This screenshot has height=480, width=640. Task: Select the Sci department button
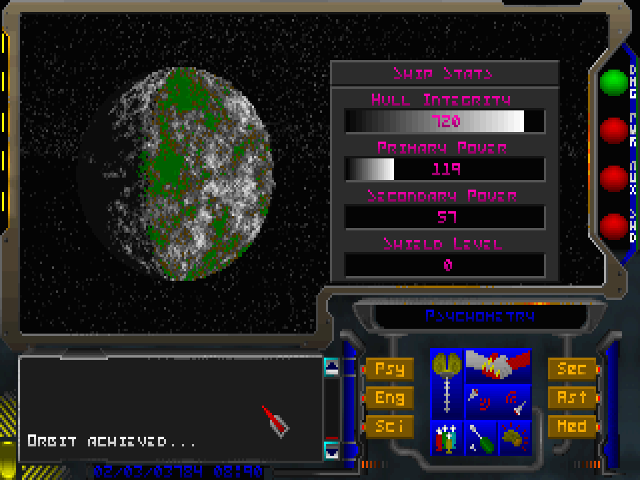pos(389,427)
